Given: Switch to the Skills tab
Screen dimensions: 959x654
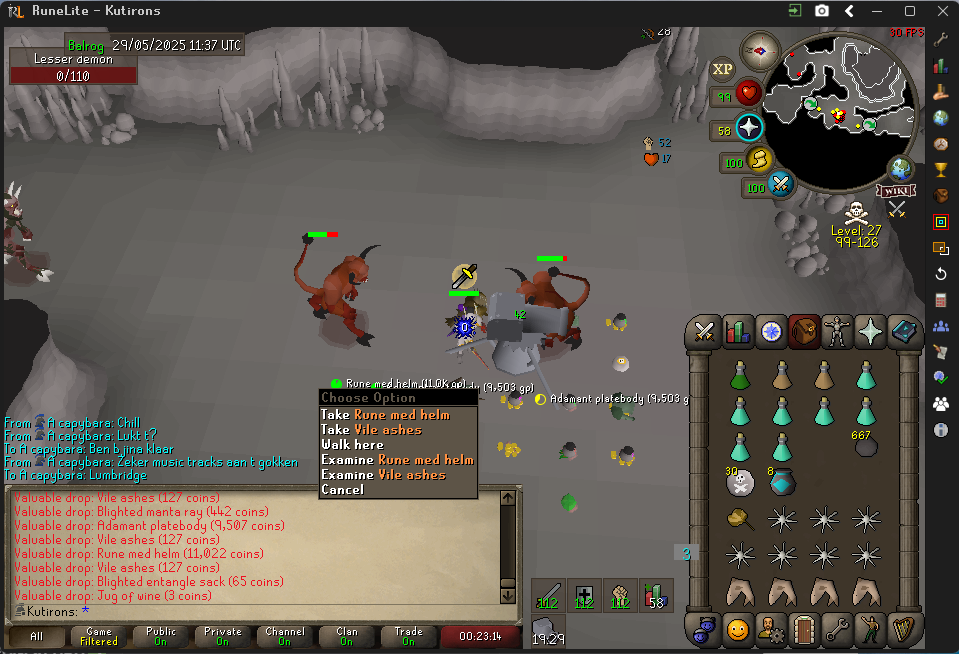Looking at the screenshot, I should (x=738, y=331).
